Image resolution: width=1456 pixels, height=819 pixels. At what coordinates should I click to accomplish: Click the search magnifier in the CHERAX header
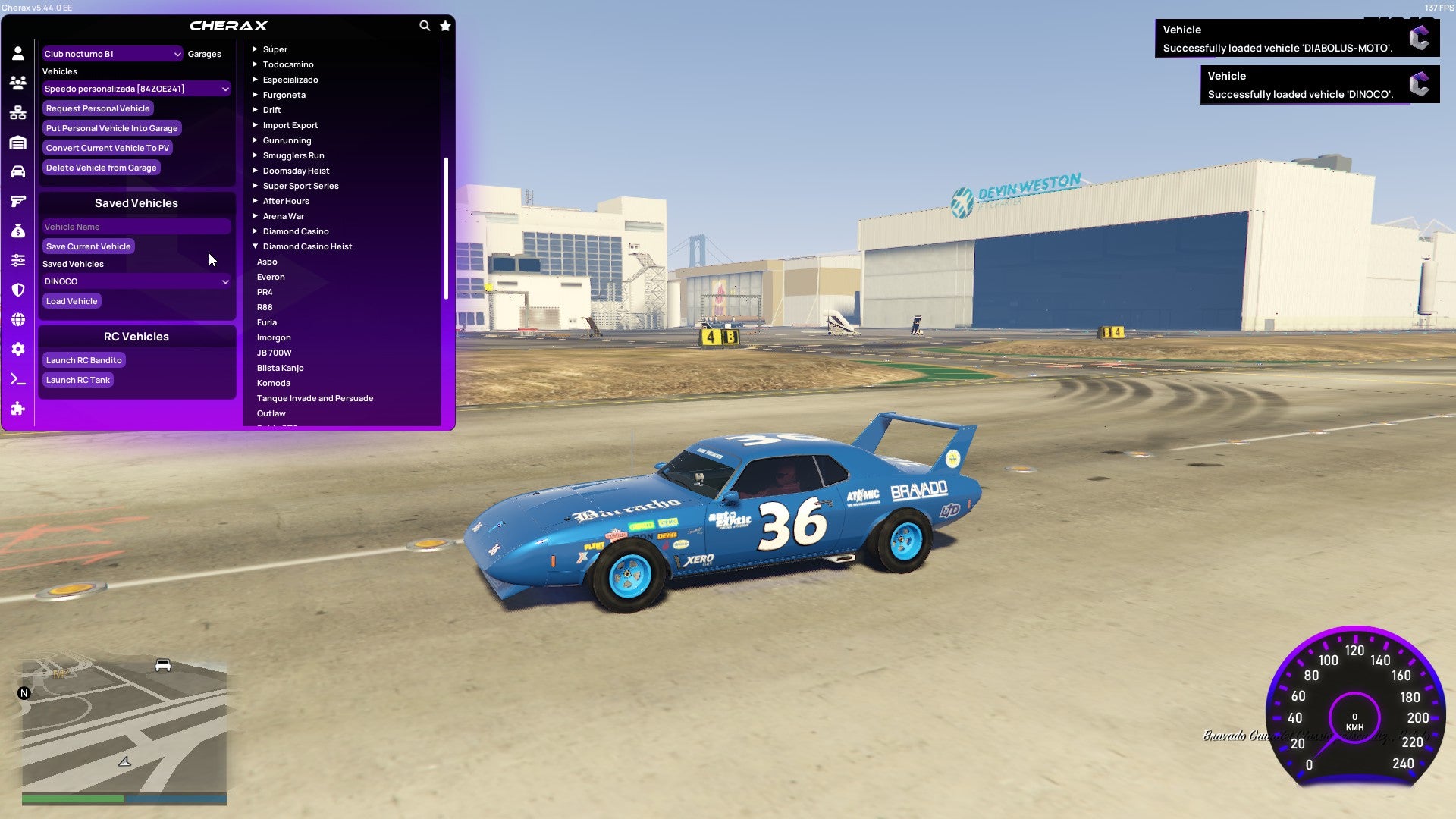click(425, 25)
